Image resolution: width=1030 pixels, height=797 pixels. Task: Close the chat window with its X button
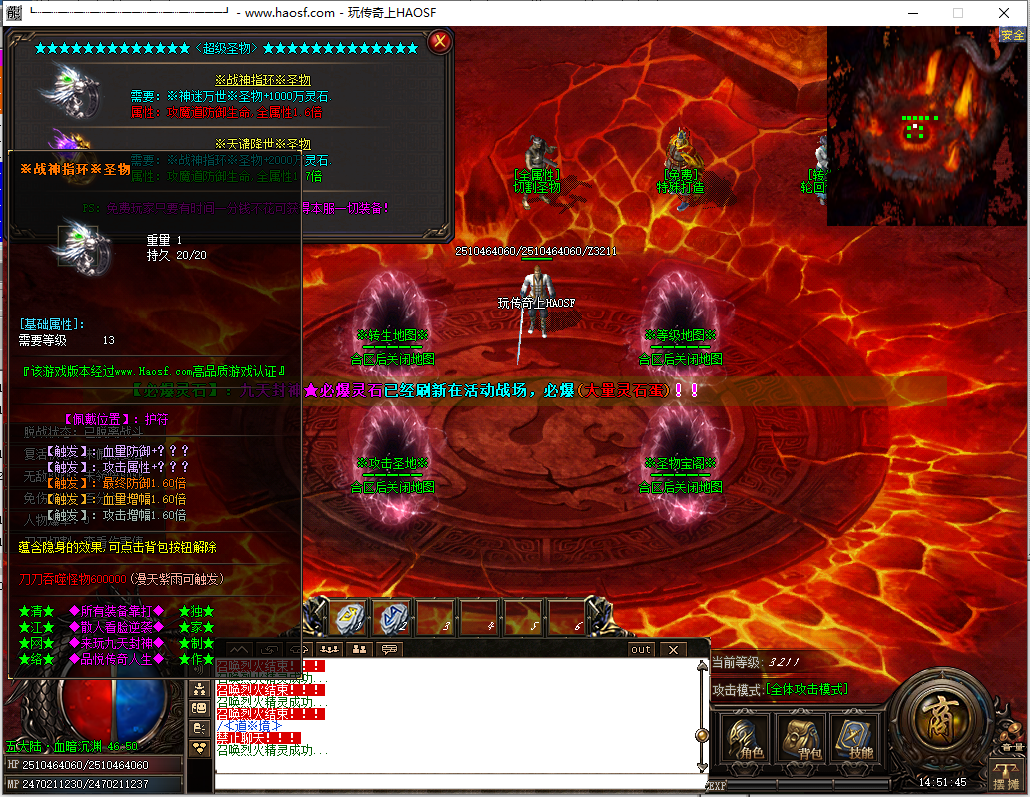click(x=673, y=650)
